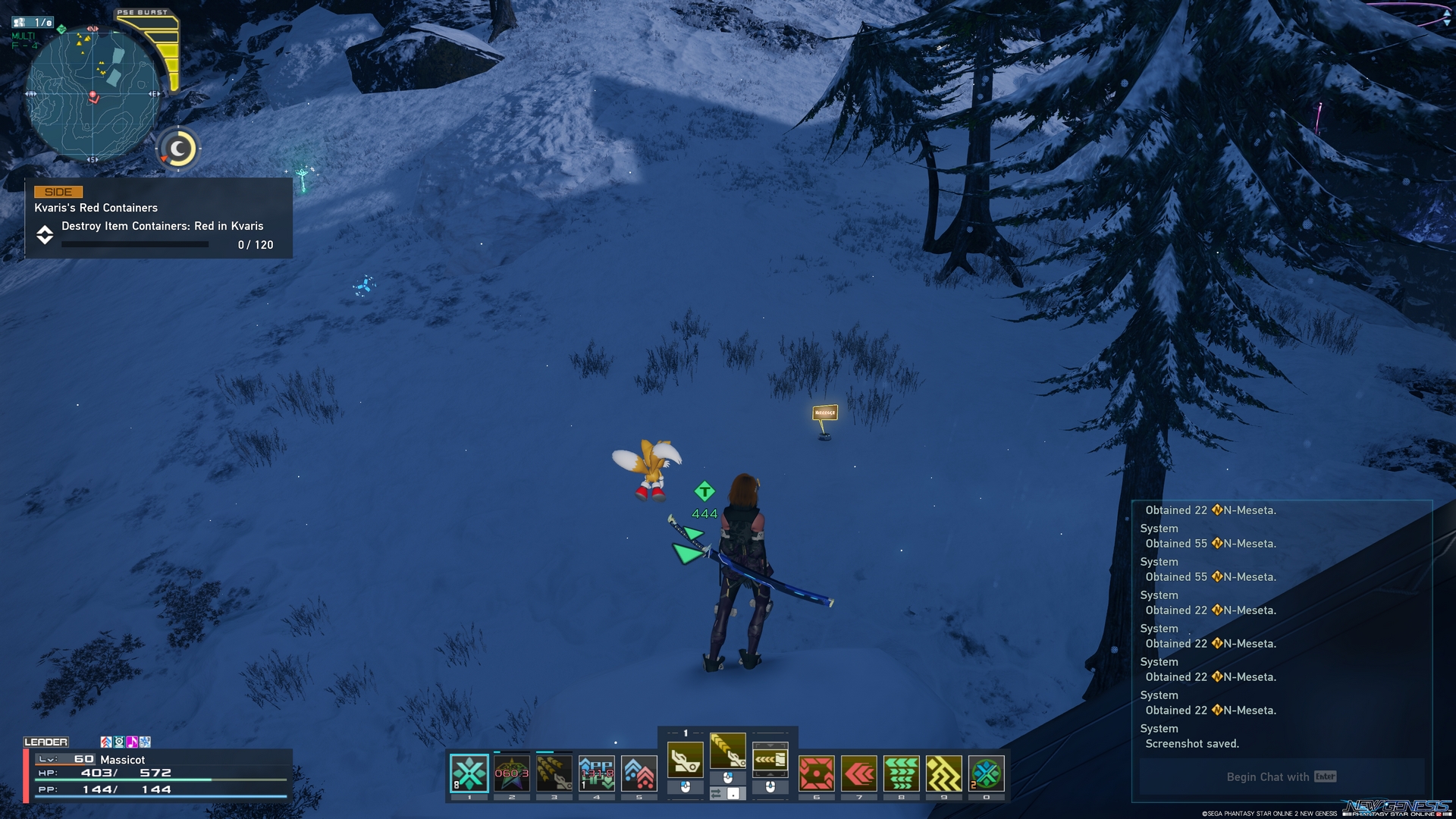Select the rainbow star slot 2

click(x=512, y=773)
